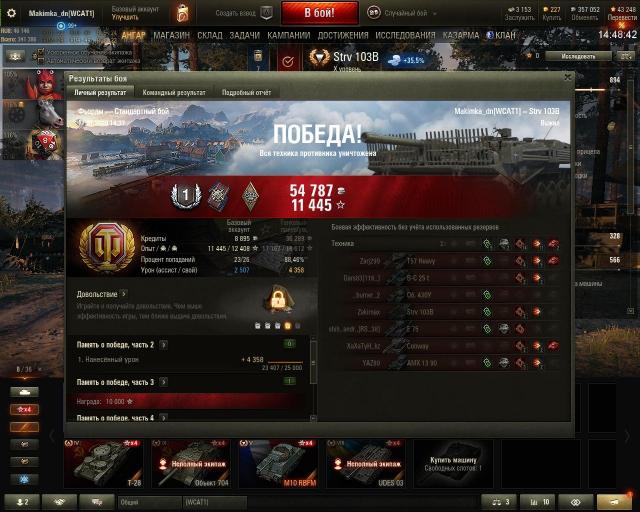
Task: Go to the «Склад» section
Action: coord(209,35)
